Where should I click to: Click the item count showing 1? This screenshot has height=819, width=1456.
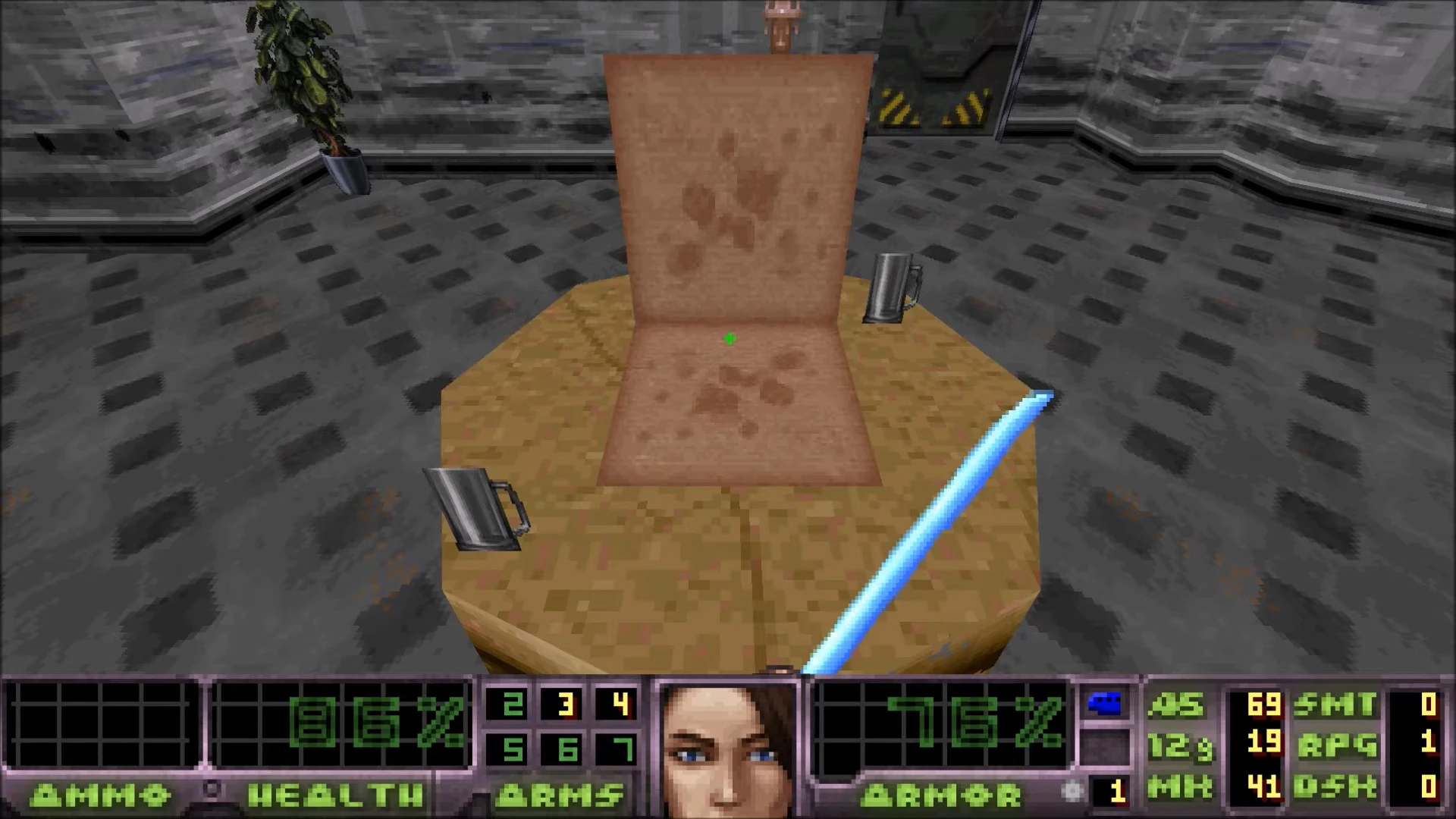[x=1118, y=790]
